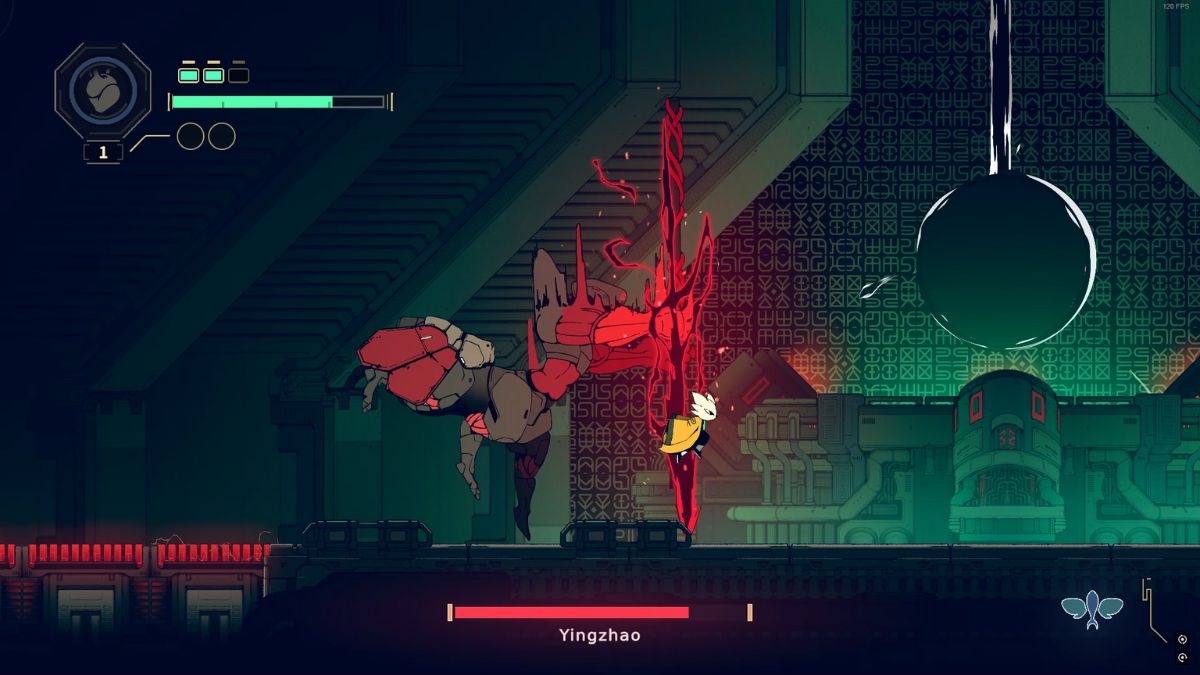Viewport: 1200px width, 675px height.
Task: Select the heart emblem in the octagon
Action: (102, 92)
